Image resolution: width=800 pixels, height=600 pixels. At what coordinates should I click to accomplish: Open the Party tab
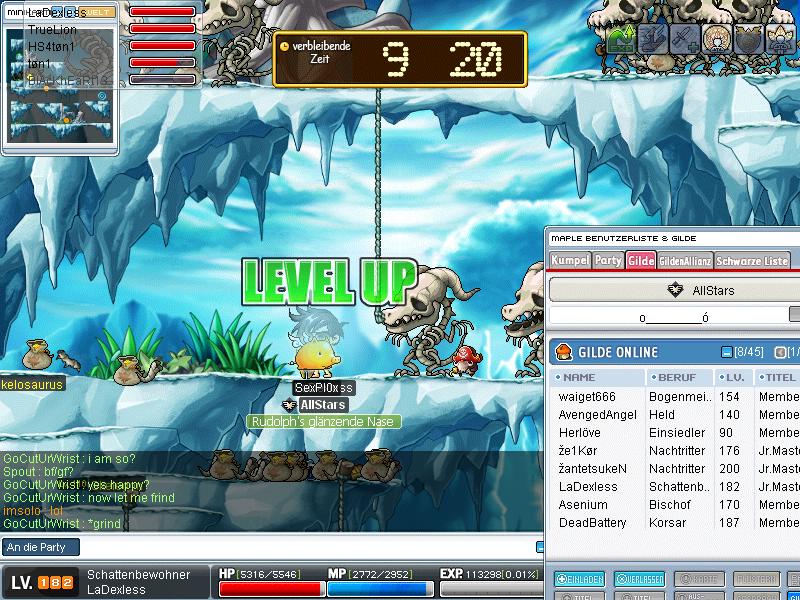click(608, 261)
